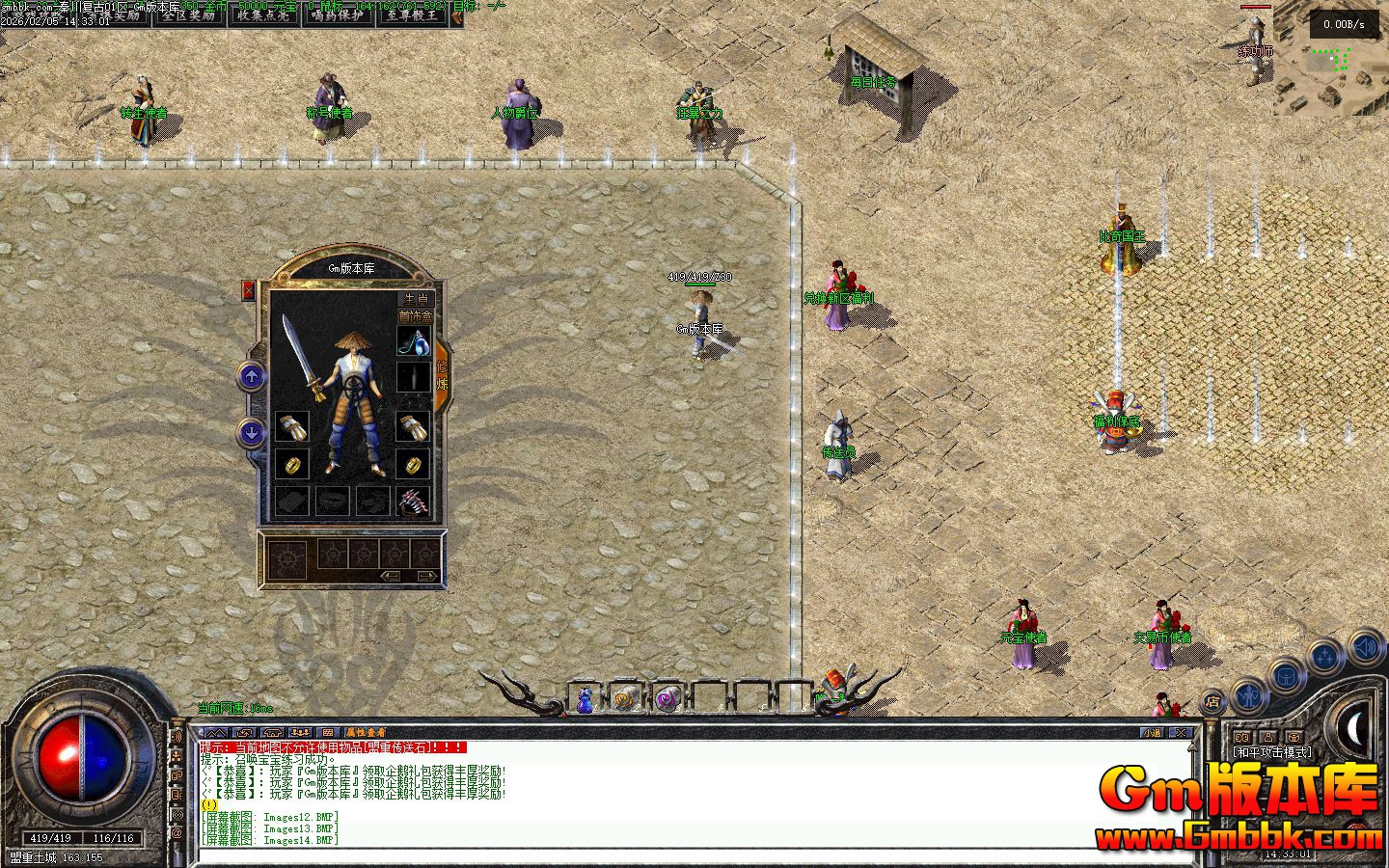Toggle the 喝药保护 potion protection option
The width and height of the screenshot is (1389, 868).
click(338, 15)
